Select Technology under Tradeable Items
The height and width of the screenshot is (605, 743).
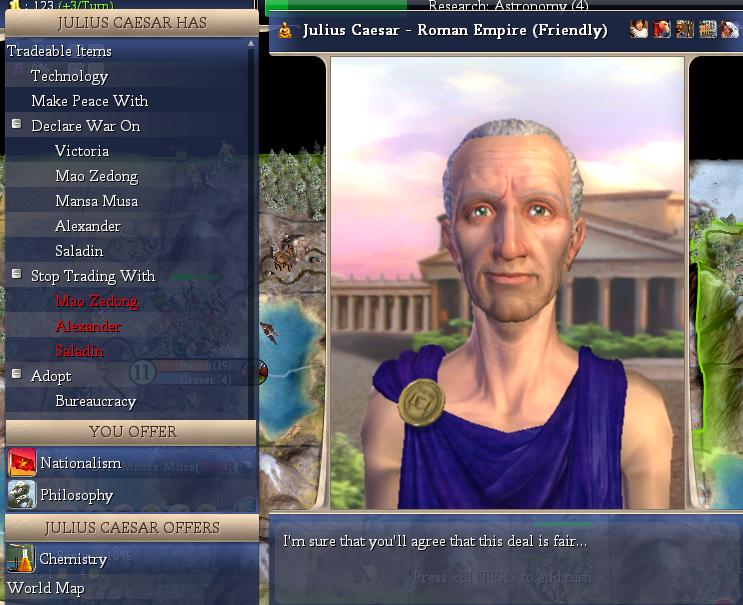click(69, 76)
